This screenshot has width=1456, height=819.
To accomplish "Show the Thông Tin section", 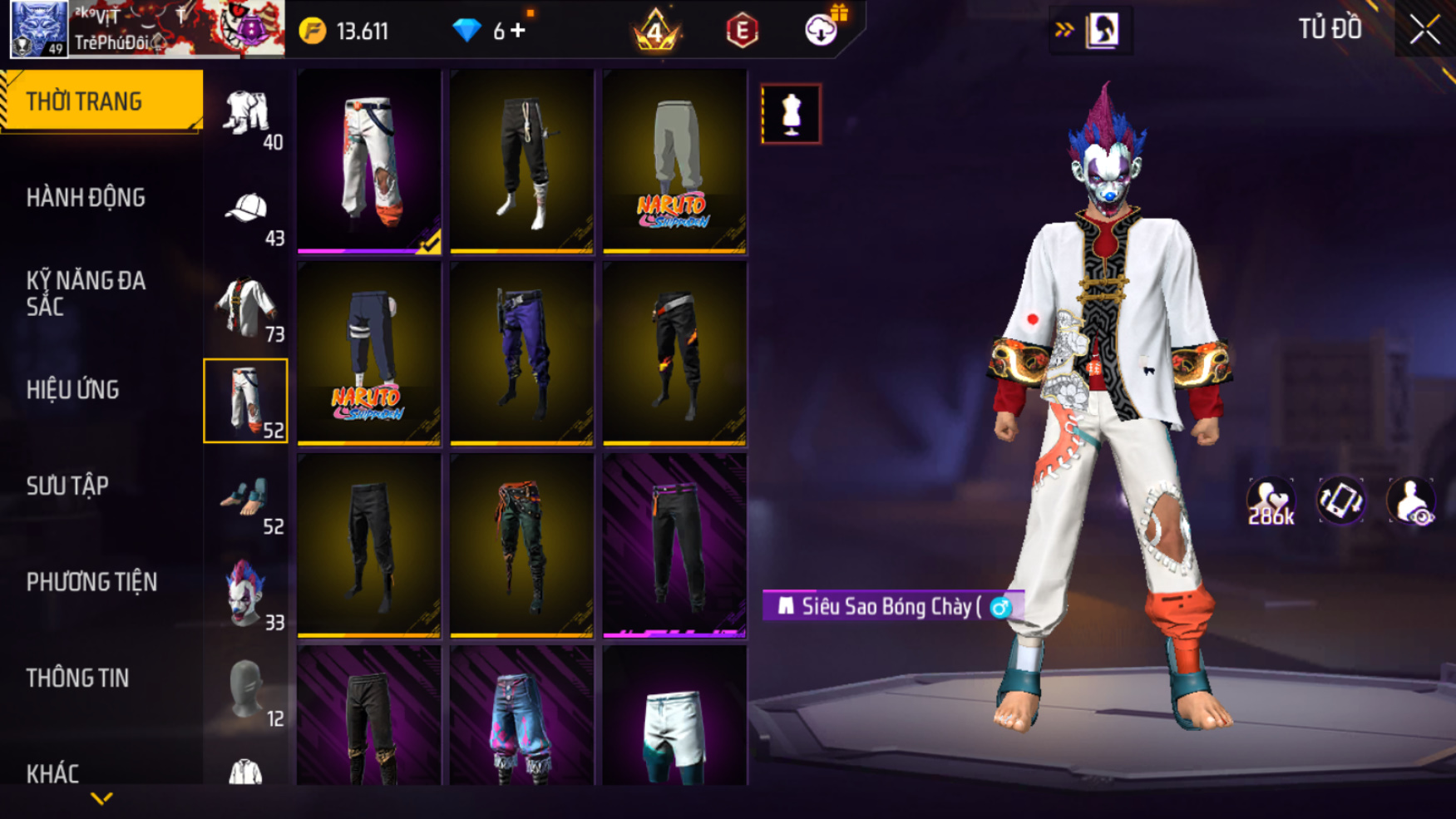I will click(77, 678).
